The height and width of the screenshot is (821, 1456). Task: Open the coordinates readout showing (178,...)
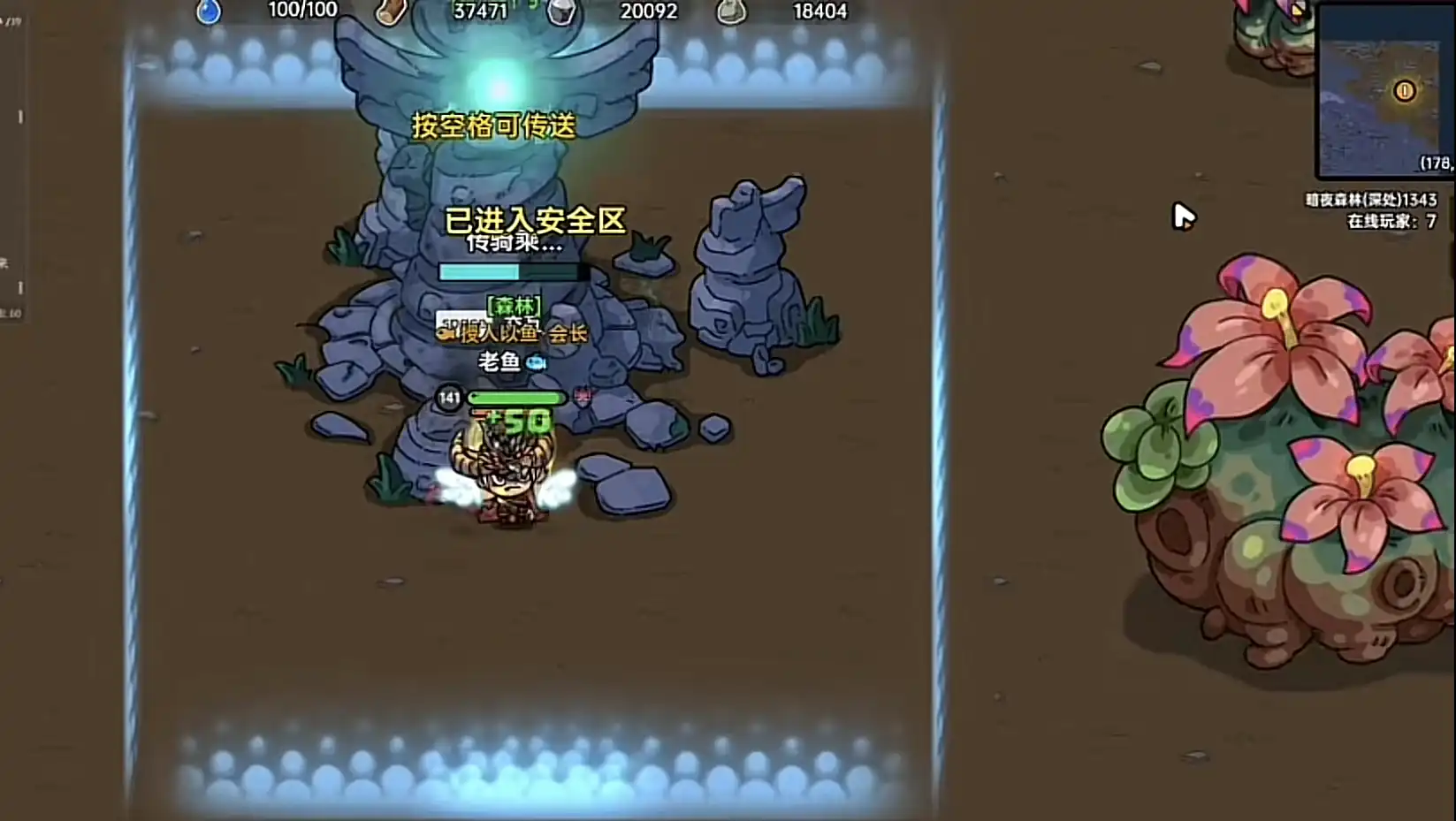point(1435,163)
